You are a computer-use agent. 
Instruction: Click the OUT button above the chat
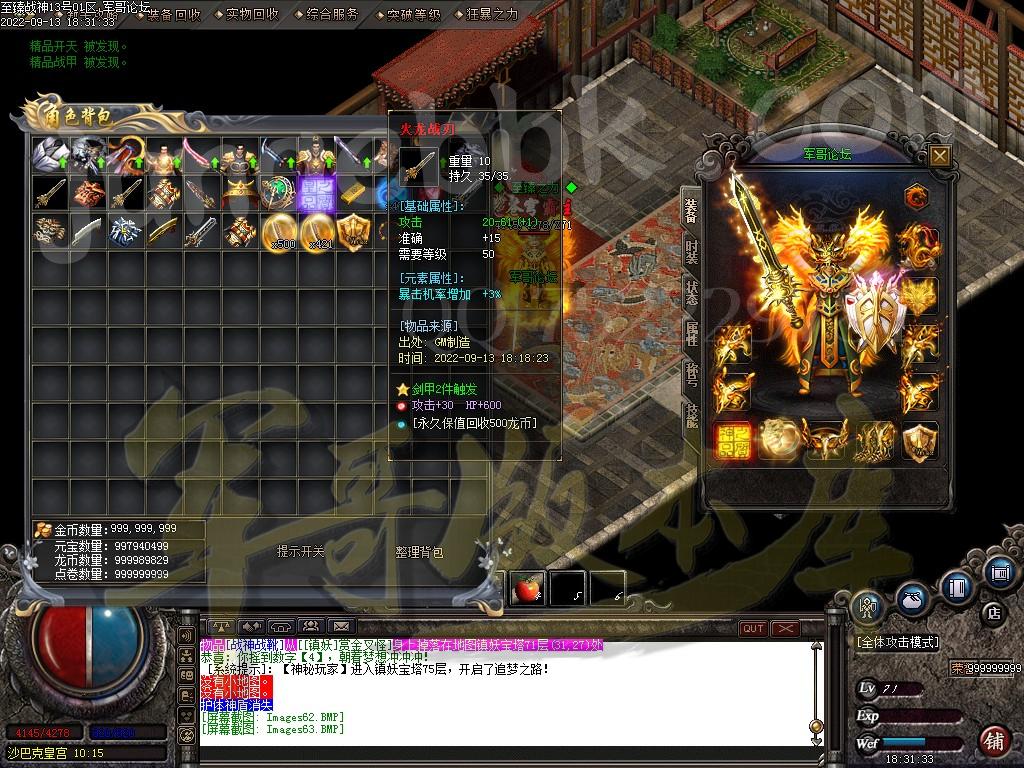753,628
